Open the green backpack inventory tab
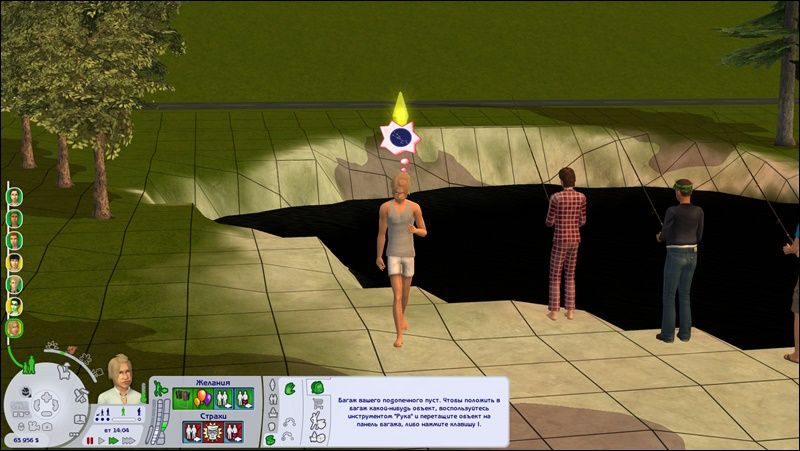800x451 pixels. point(315,385)
